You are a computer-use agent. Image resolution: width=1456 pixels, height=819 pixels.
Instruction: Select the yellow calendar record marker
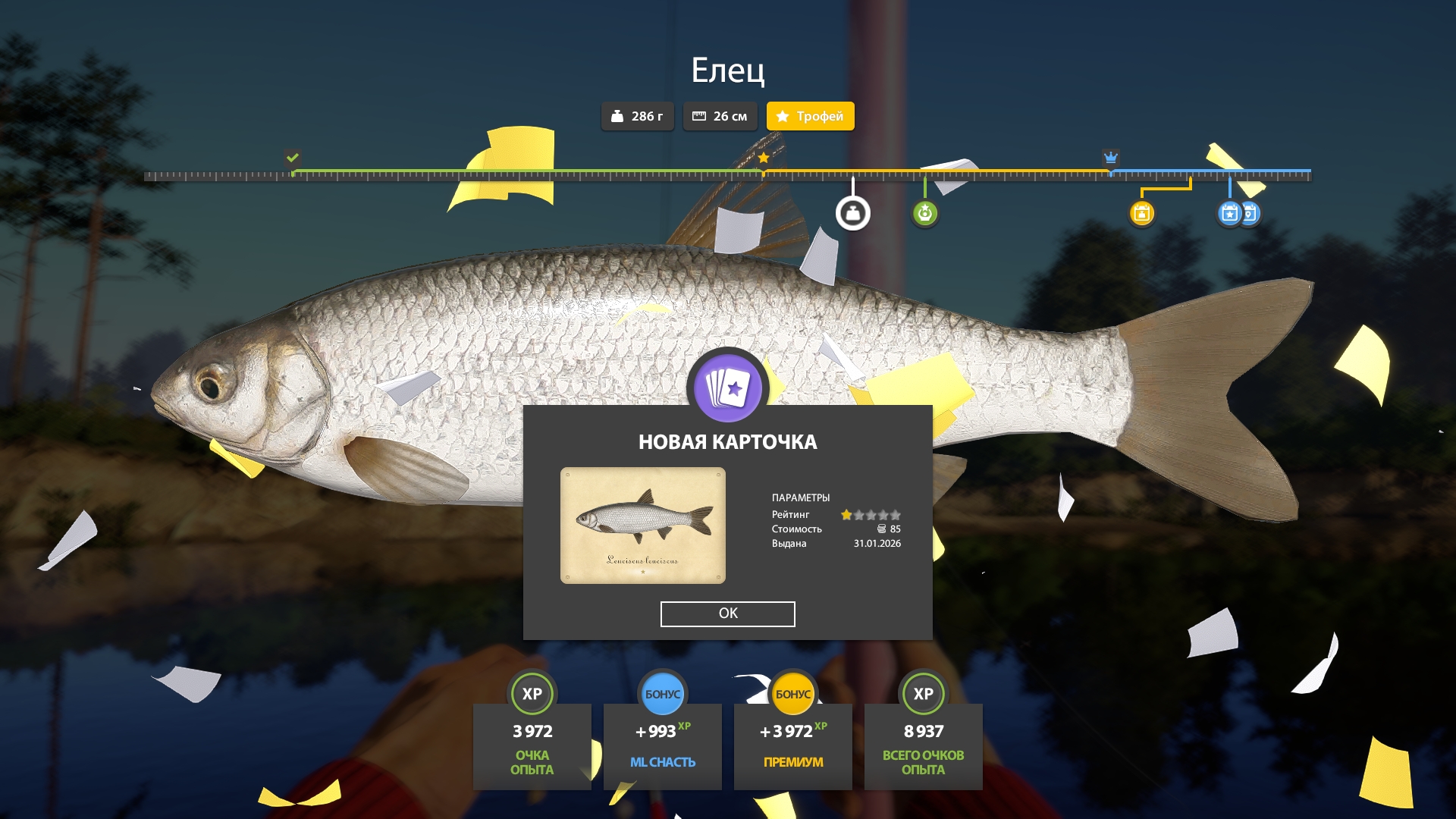click(x=1141, y=214)
